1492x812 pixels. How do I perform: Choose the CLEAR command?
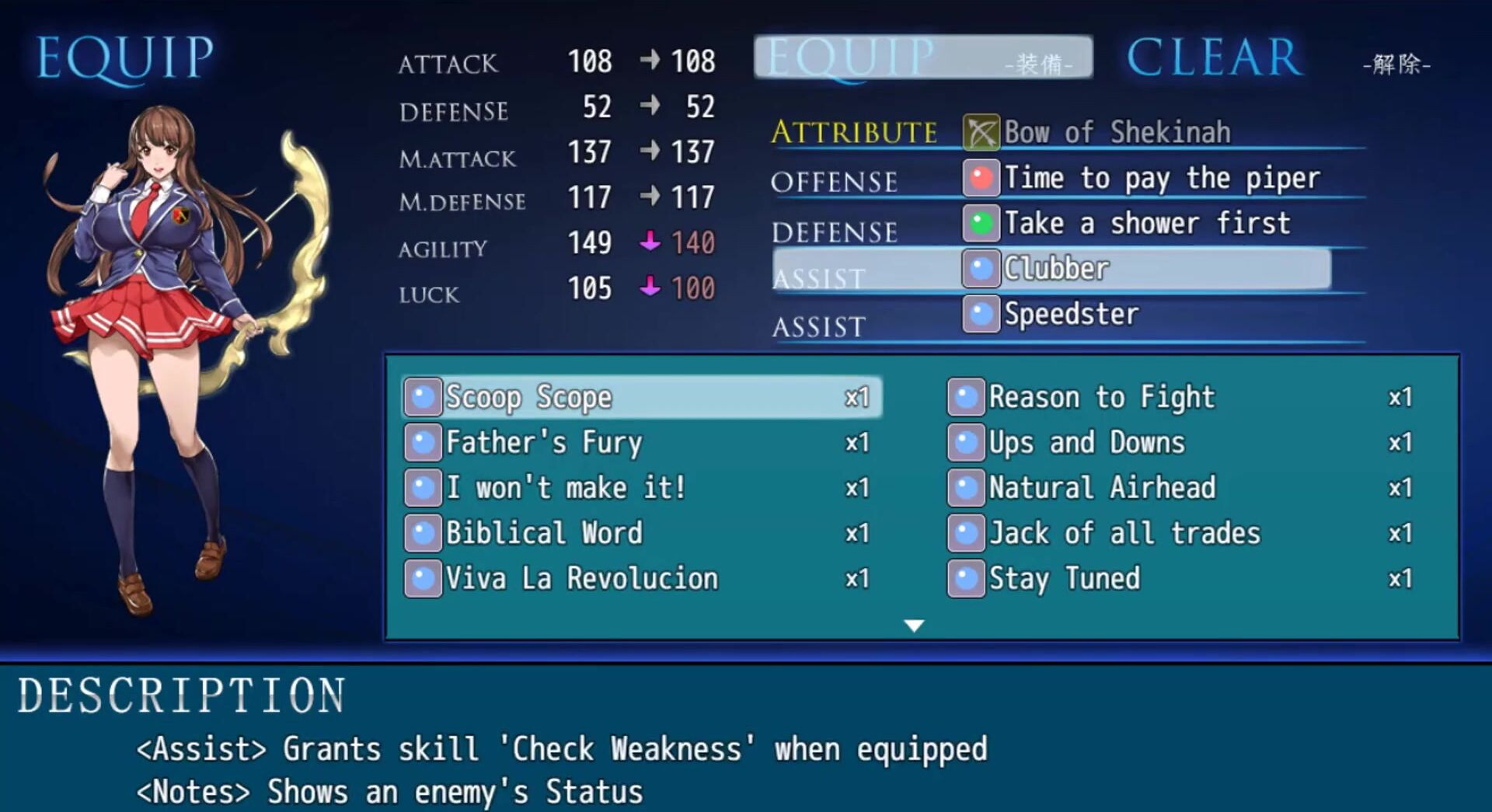[x=1215, y=58]
